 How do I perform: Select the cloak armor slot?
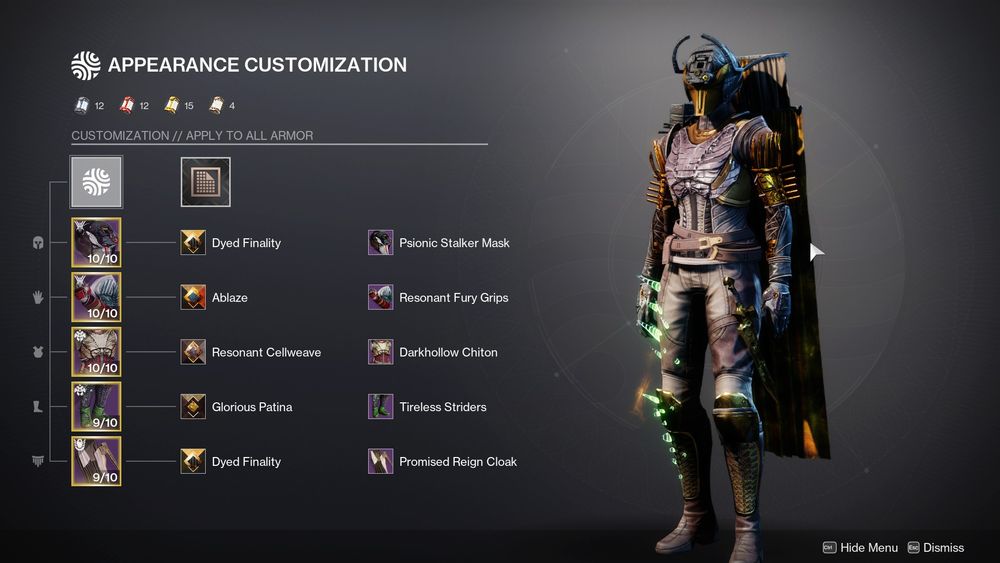click(96, 461)
